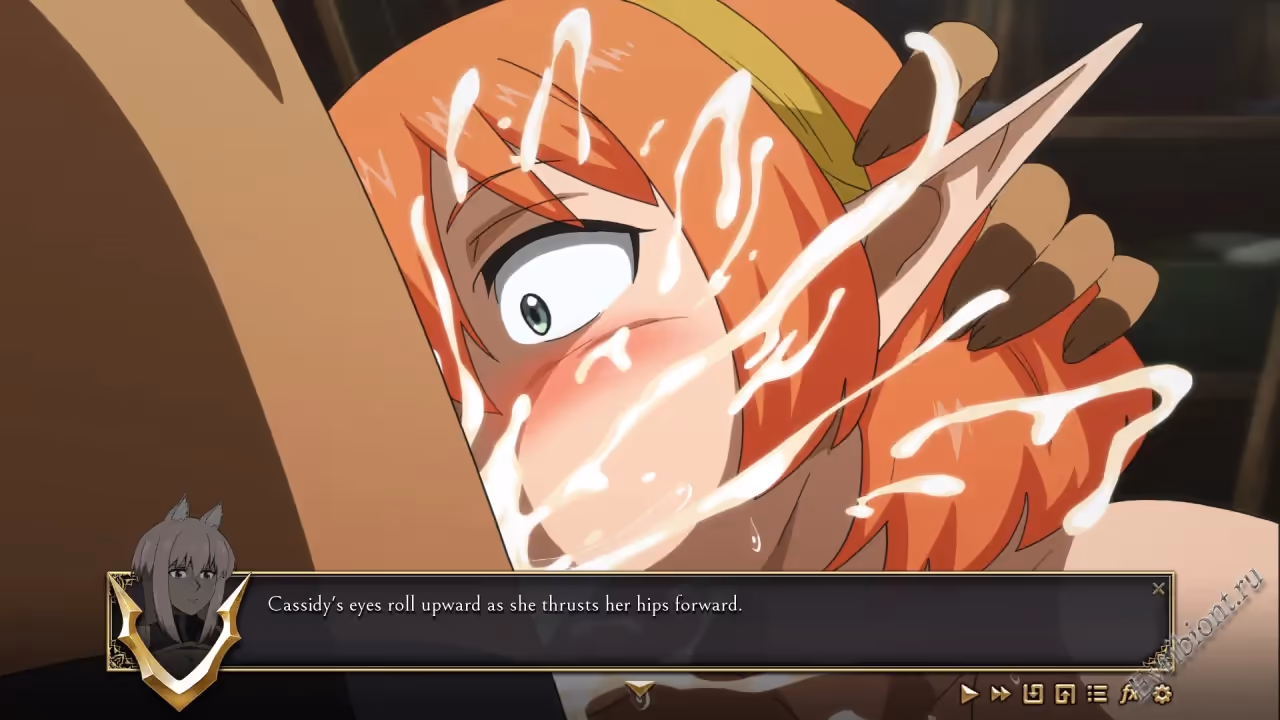Image resolution: width=1280 pixels, height=720 pixels.
Task: Show the dialogue history log list icon
Action: click(1097, 693)
